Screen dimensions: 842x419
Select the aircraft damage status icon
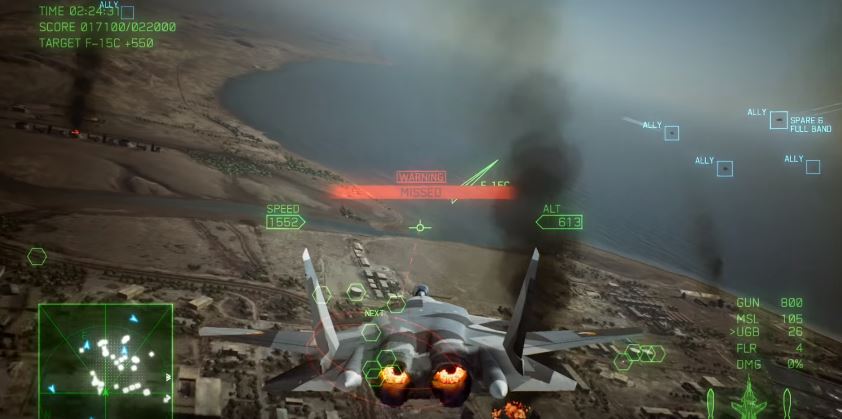[748, 402]
